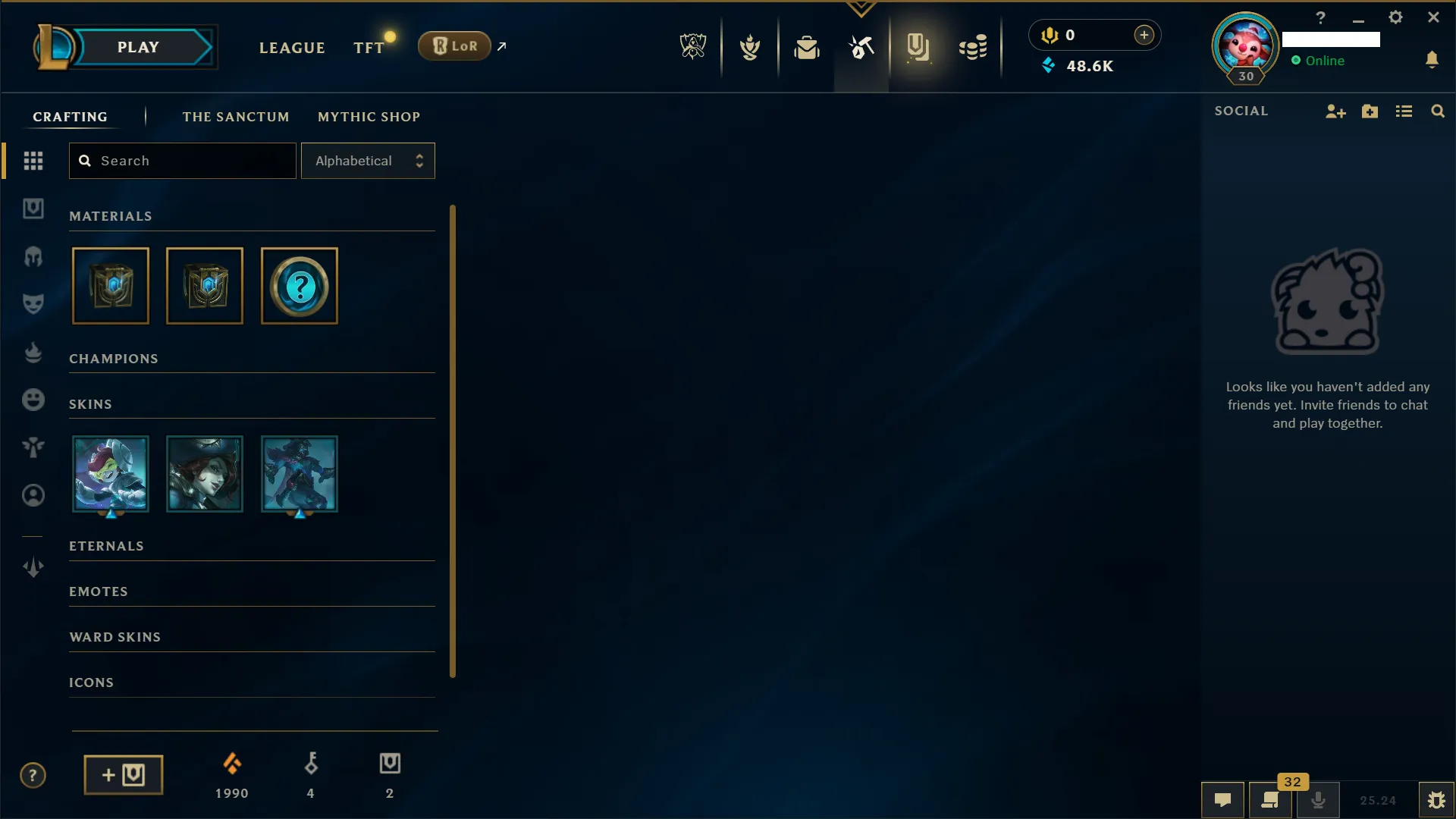Open LoR via the external link button

point(502,45)
